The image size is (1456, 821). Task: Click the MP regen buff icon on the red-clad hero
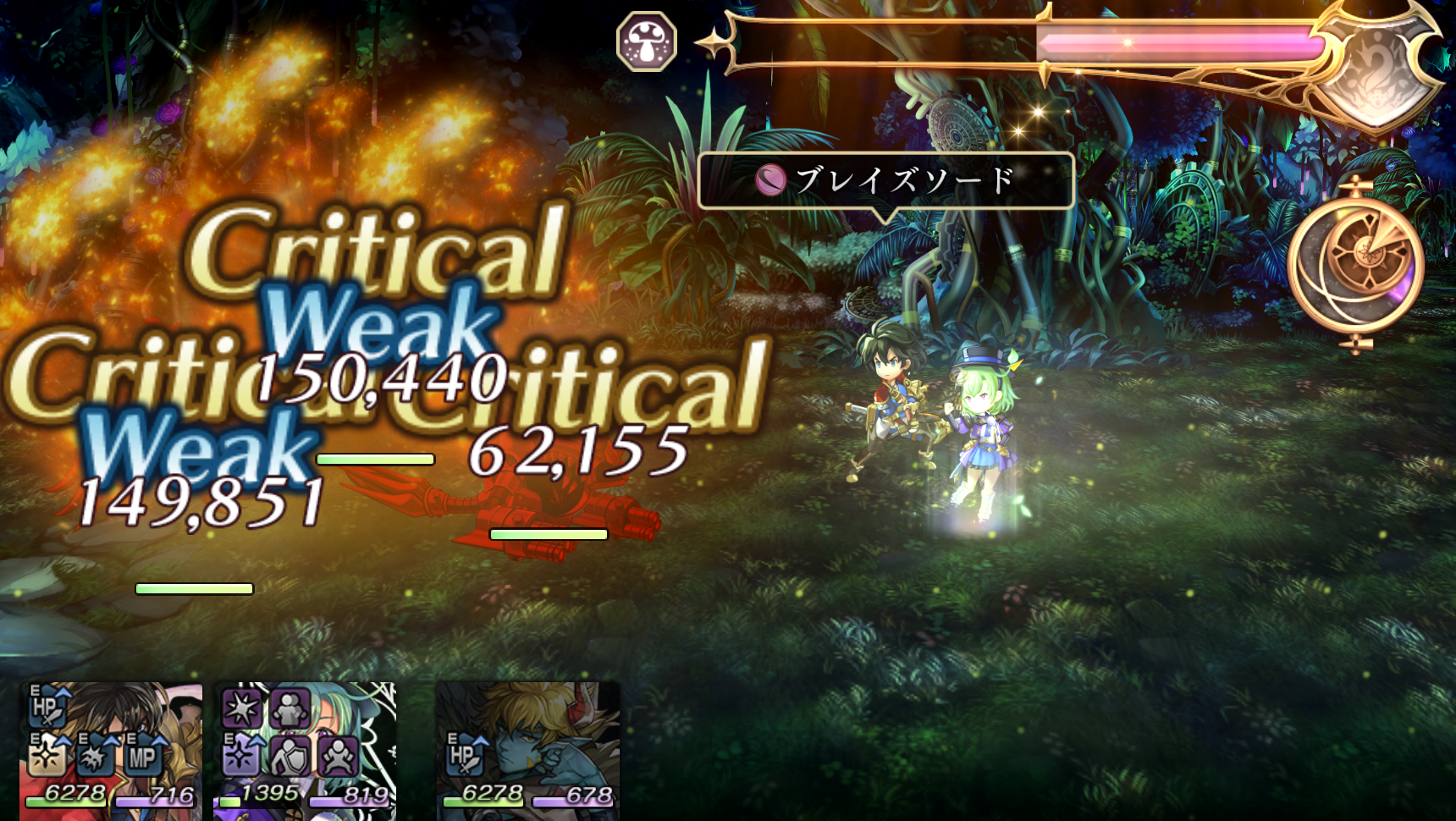142,759
